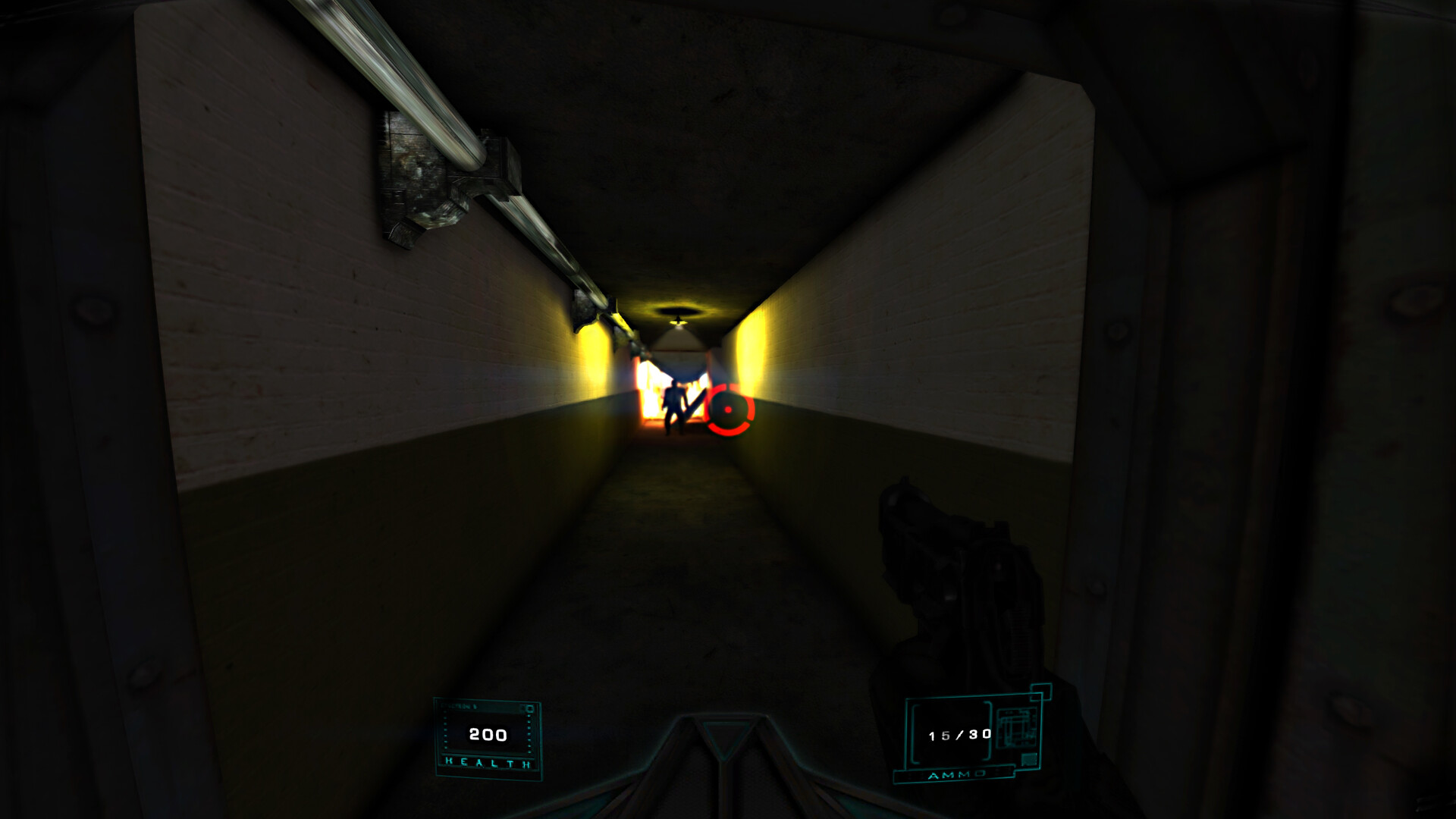This screenshot has width=1456, height=819.
Task: Select the small square icon beside the gun diagram
Action: click(x=1029, y=758)
